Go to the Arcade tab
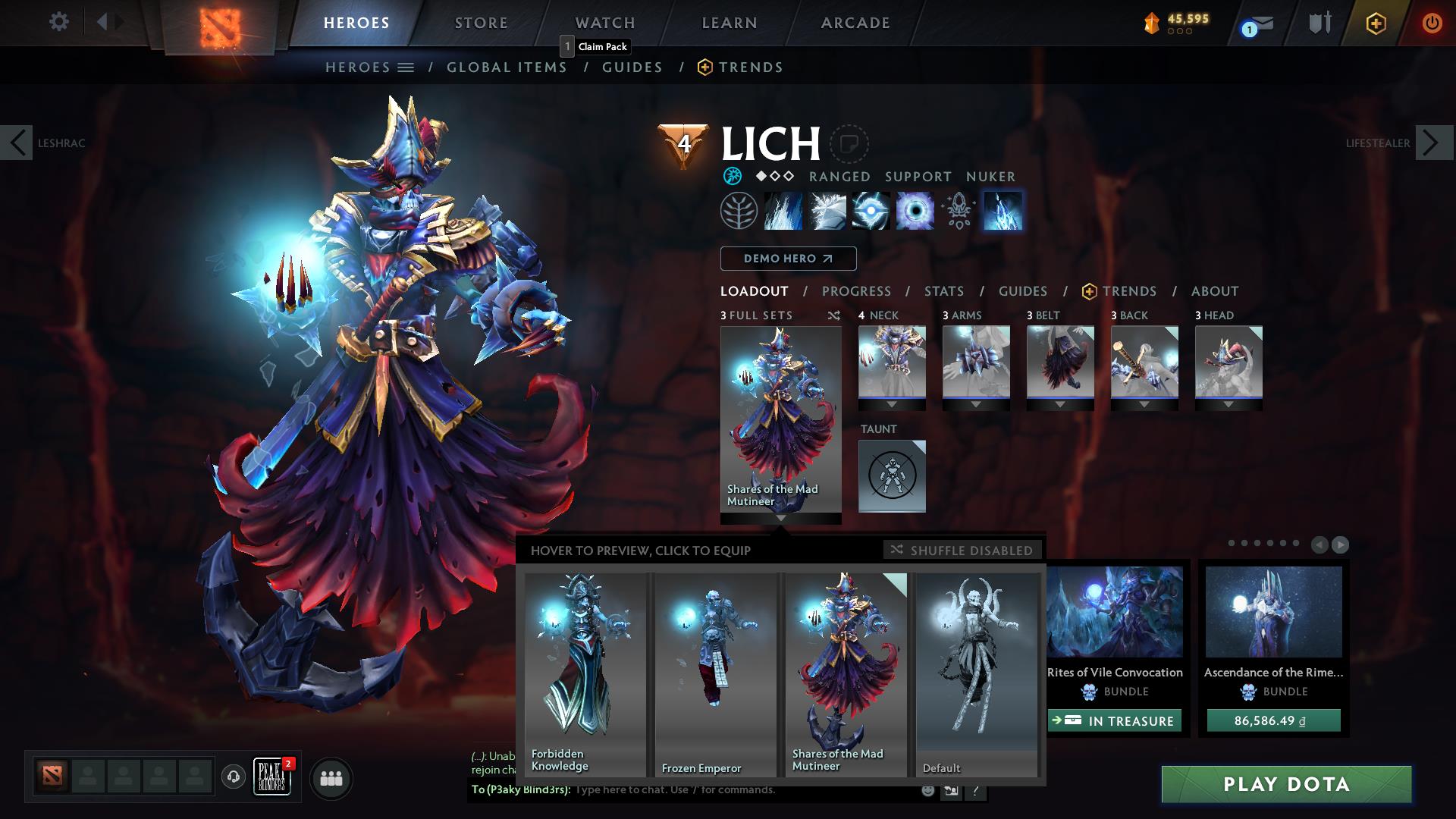 pos(855,23)
